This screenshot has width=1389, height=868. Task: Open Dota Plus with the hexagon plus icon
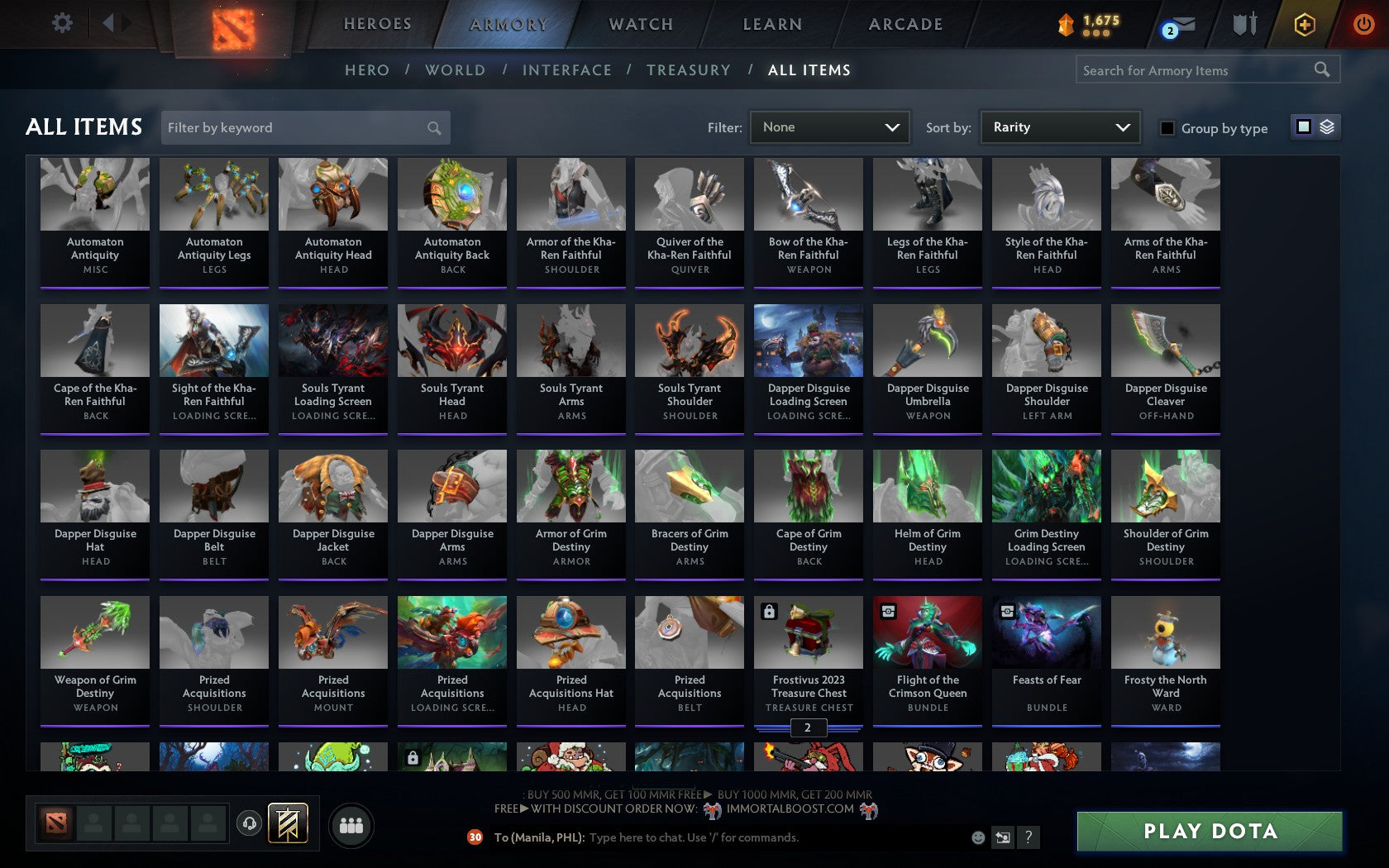[x=1305, y=24]
